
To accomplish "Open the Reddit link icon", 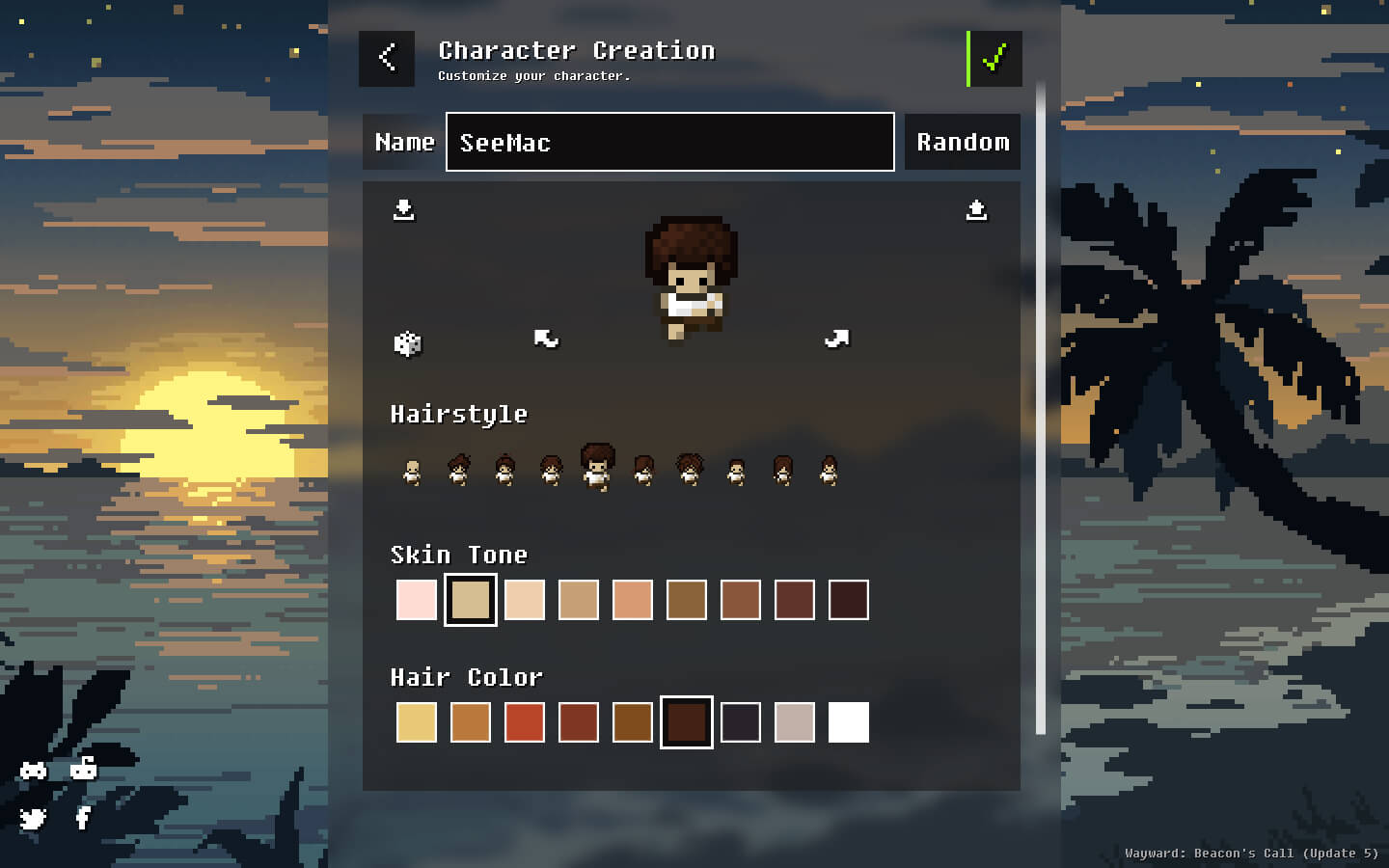I will point(84,769).
